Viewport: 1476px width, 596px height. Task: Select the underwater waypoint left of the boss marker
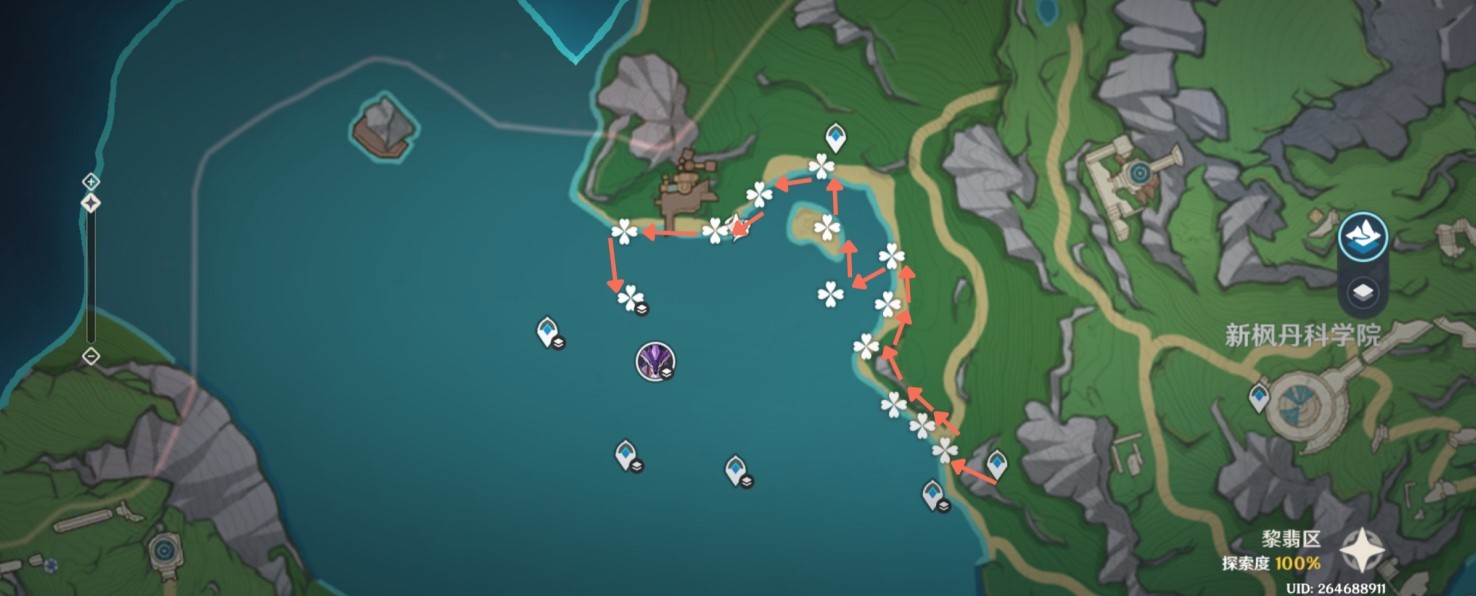547,330
